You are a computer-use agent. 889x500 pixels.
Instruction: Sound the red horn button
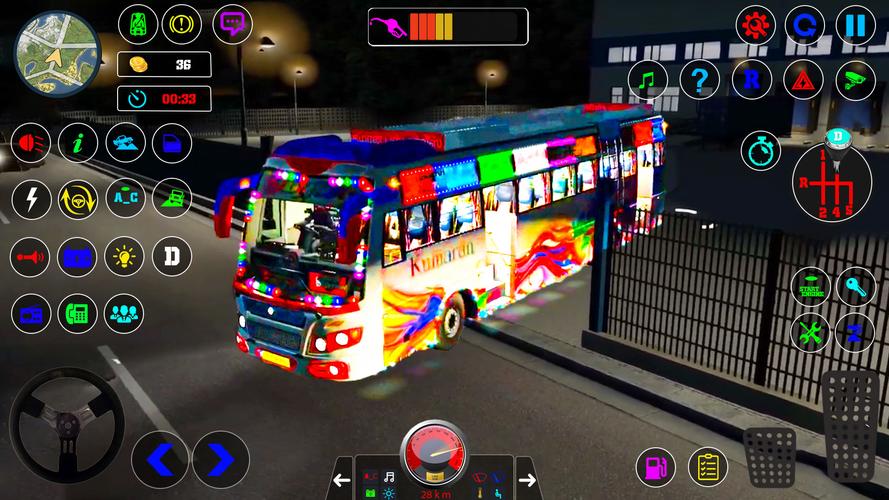(30, 257)
